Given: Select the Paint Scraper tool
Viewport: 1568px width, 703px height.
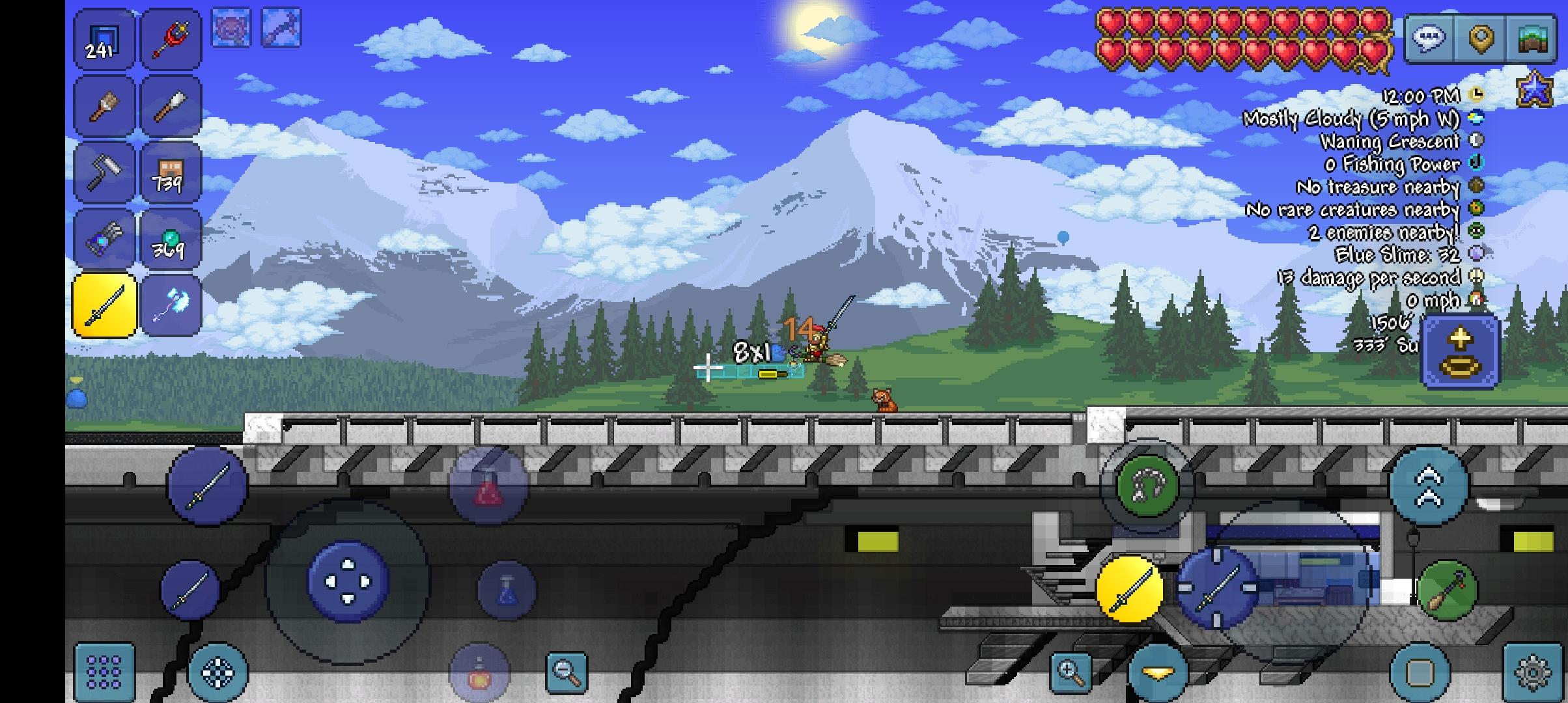Looking at the screenshot, I should [171, 104].
